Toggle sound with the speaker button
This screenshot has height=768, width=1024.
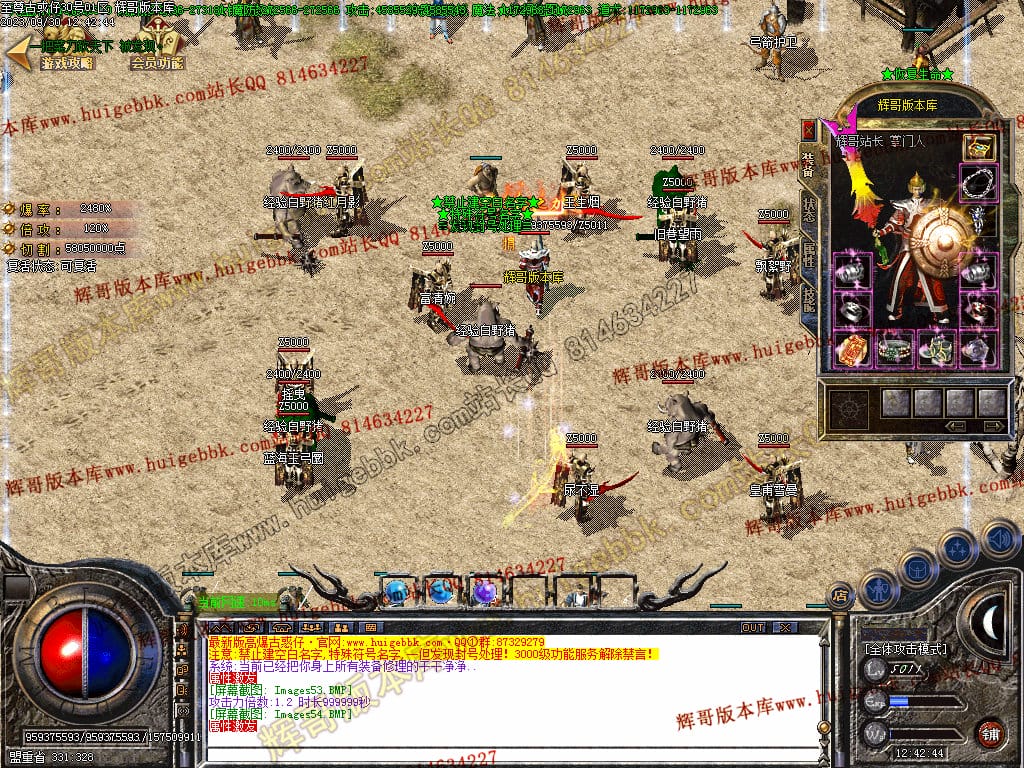click(x=998, y=538)
